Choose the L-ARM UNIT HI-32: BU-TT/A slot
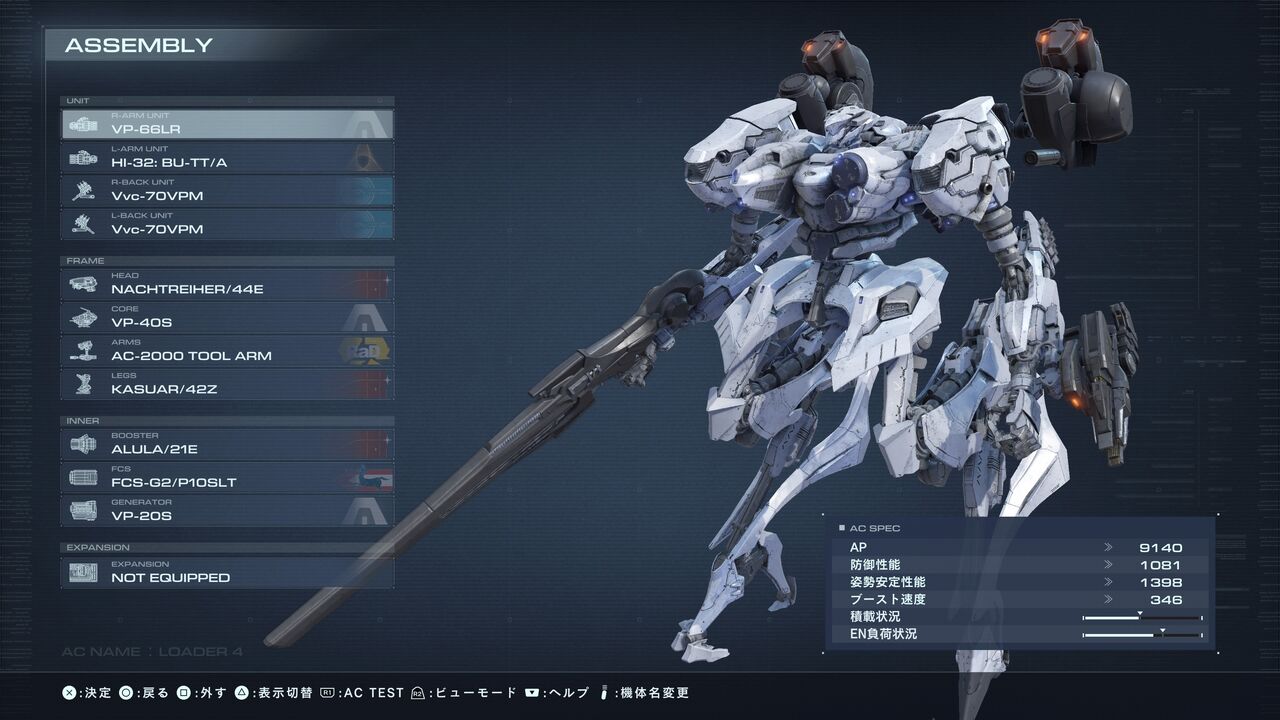This screenshot has width=1280, height=720. [x=227, y=157]
